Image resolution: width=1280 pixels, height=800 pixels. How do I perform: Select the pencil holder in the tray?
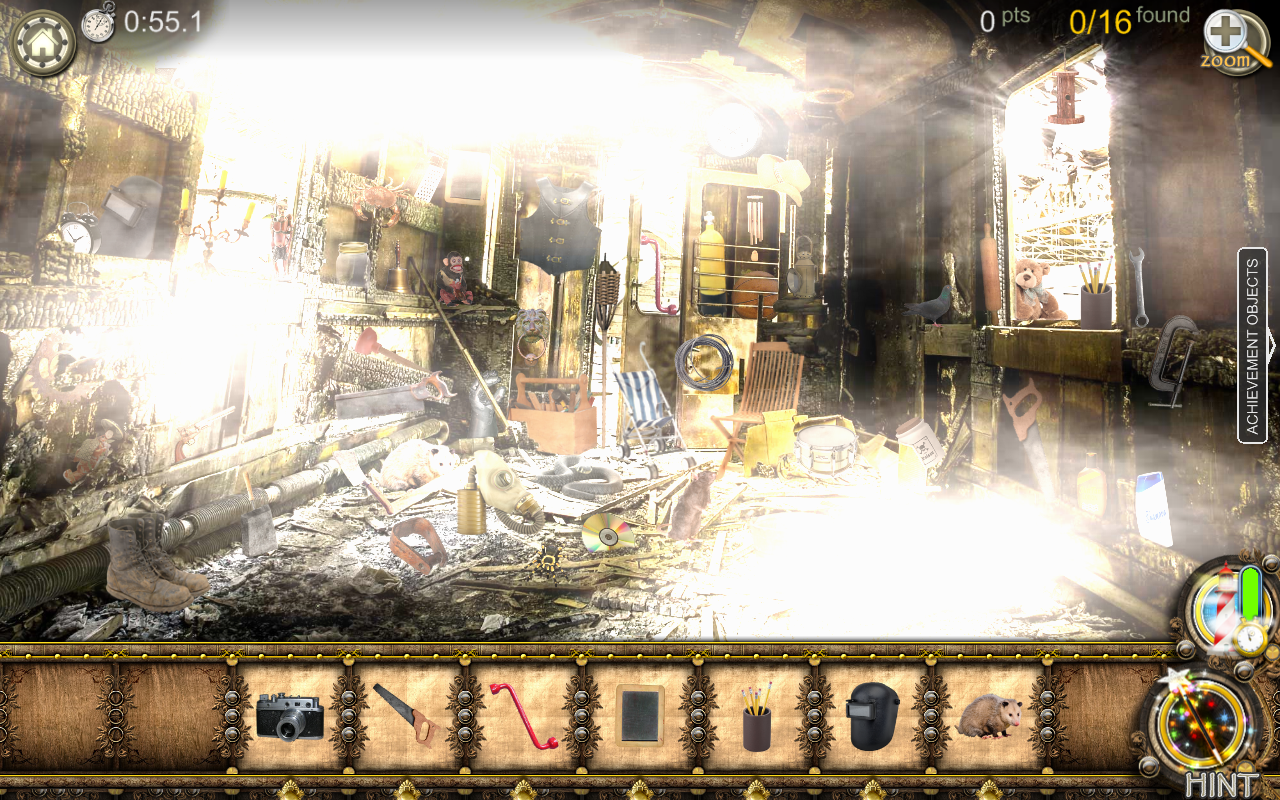[x=757, y=722]
